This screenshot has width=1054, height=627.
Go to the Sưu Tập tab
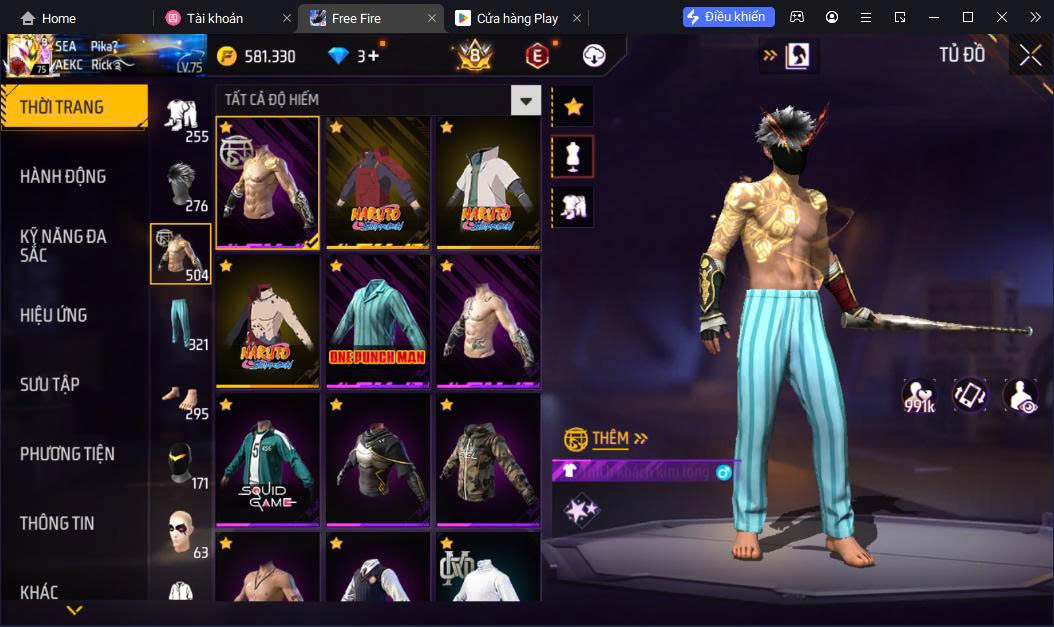(x=50, y=385)
